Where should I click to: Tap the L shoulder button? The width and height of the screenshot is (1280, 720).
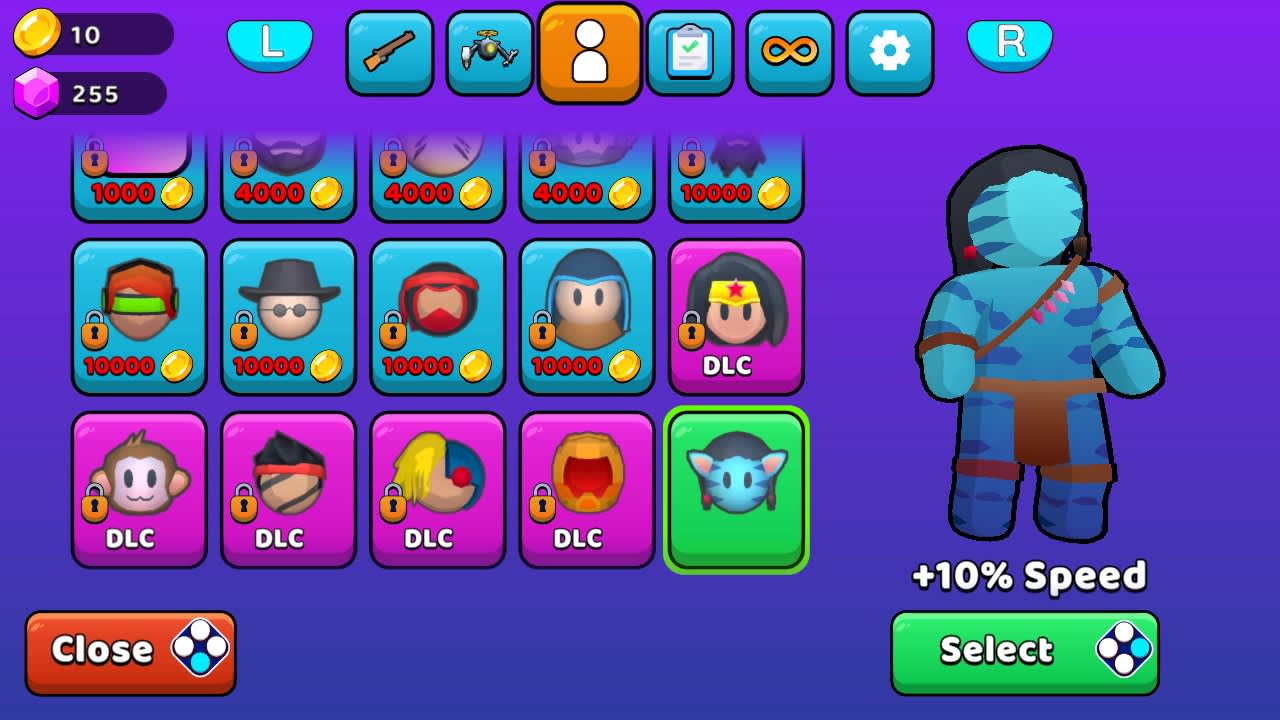(x=270, y=44)
